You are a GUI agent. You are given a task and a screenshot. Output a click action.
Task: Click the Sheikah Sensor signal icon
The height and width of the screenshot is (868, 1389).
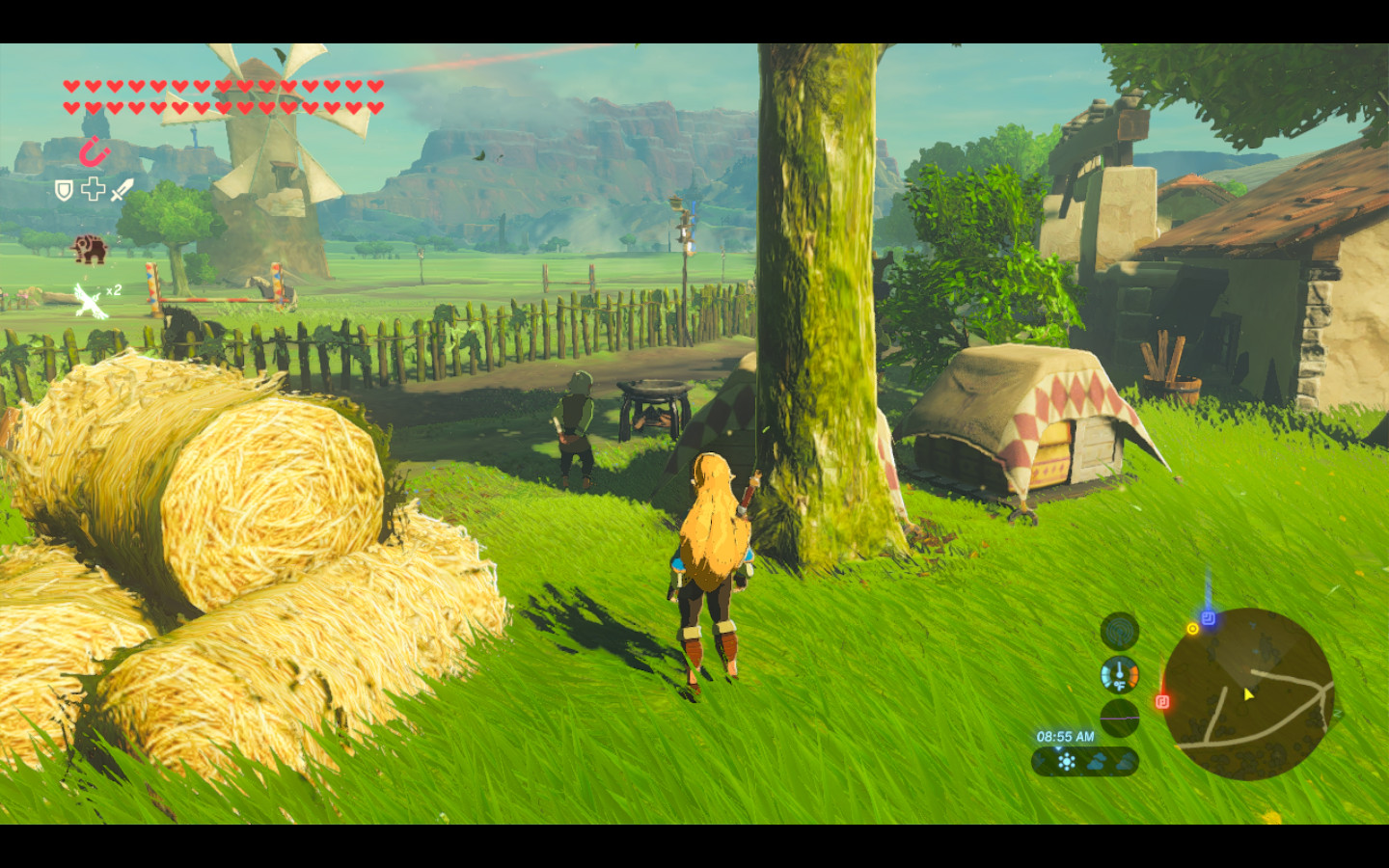[1120, 633]
